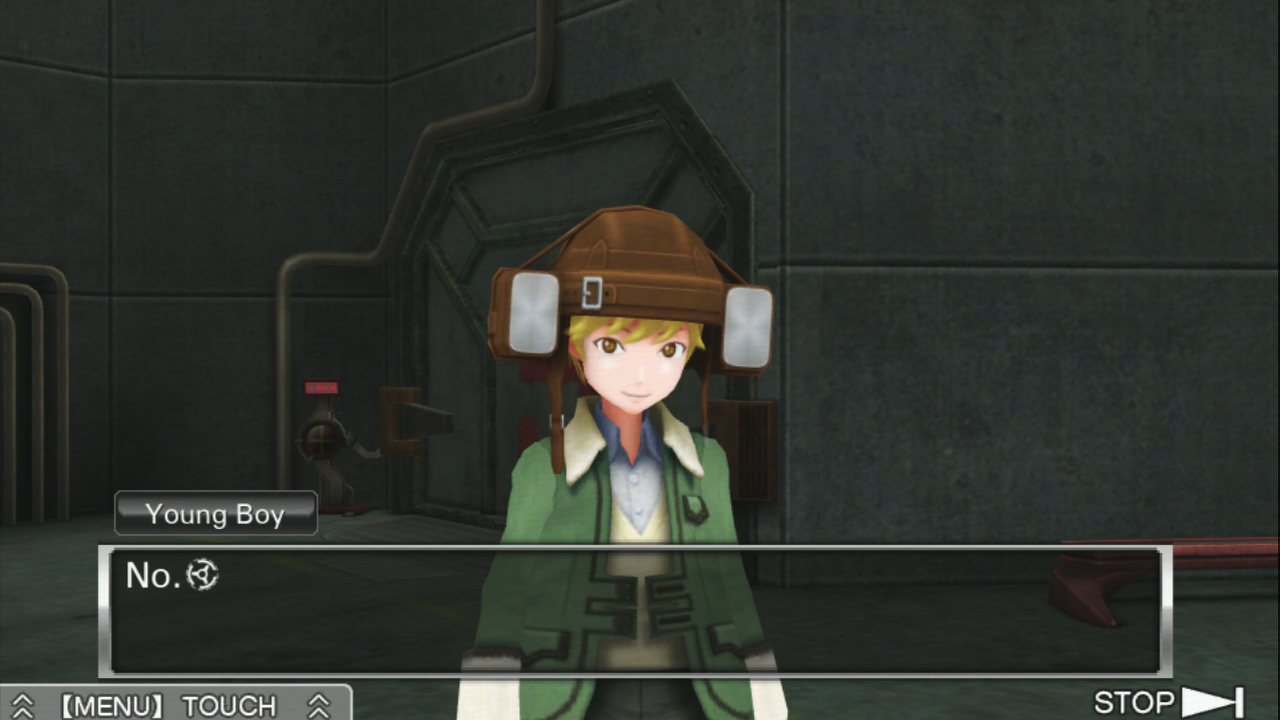The image size is (1280, 720).
Task: Click the TOUCH label on the bottom bar
Action: coord(228,706)
